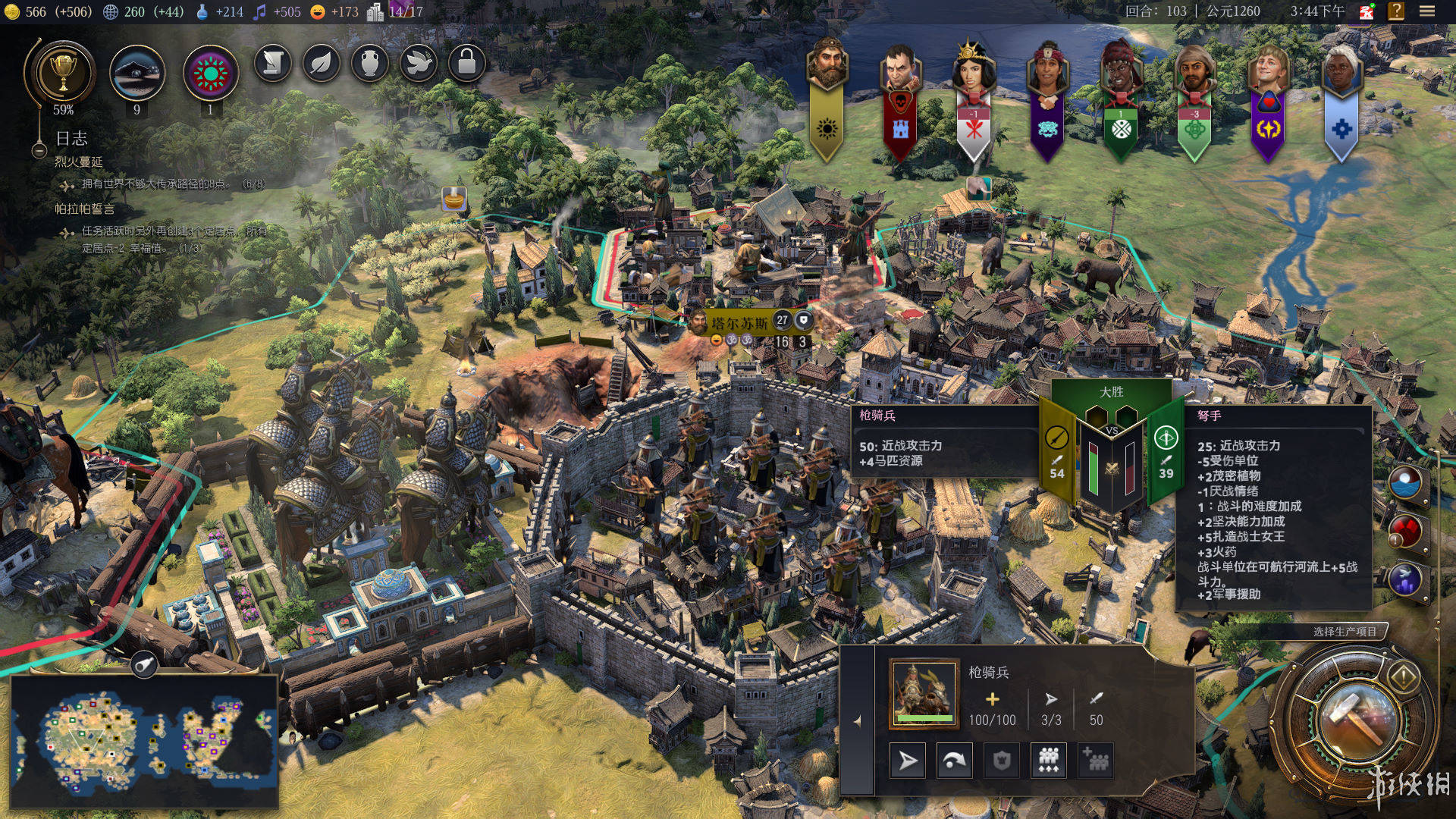The width and height of the screenshot is (1456, 819).
Task: Activate the lancer's move arrow action
Action: pos(908,760)
